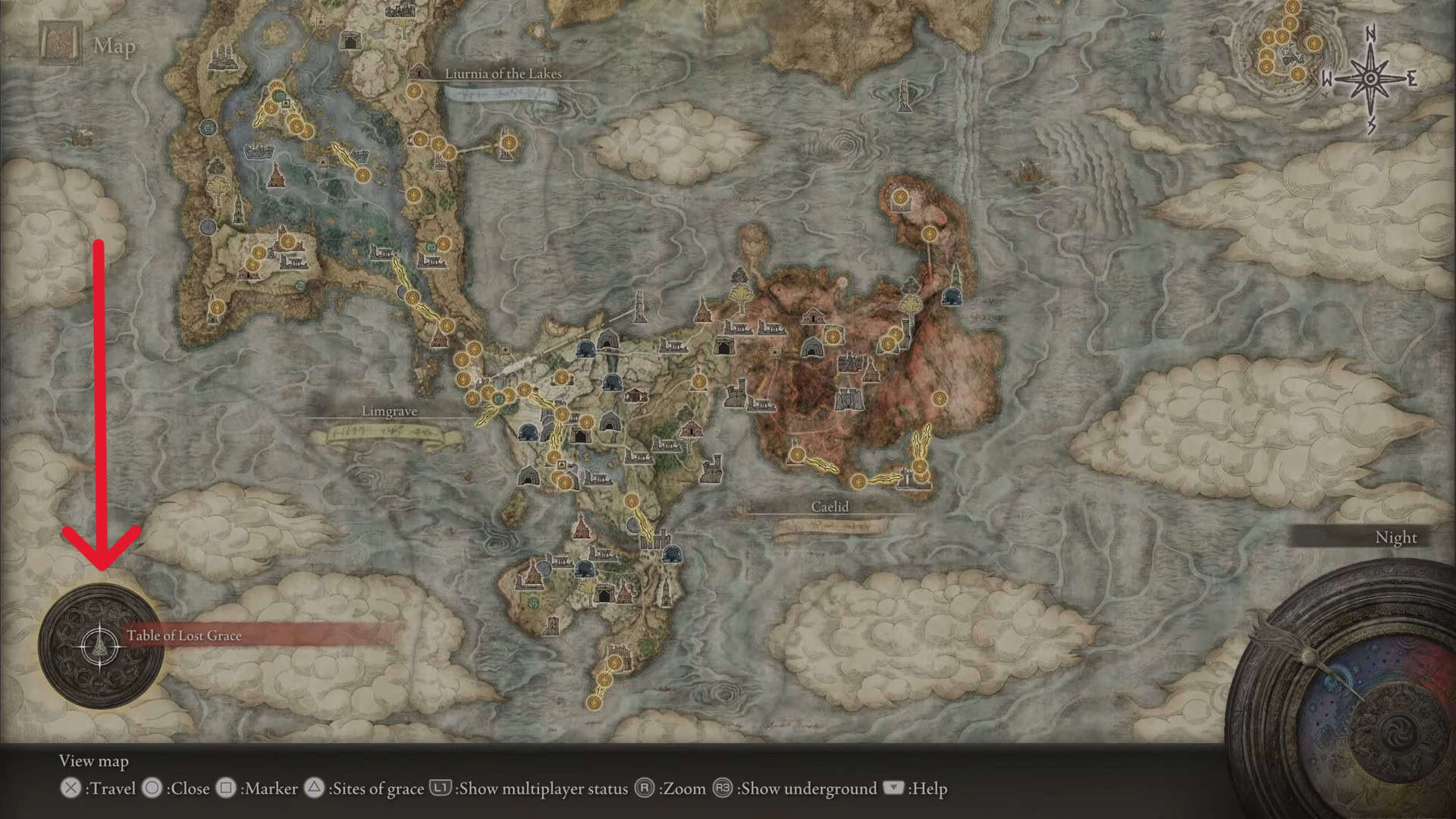The image size is (1456, 819).
Task: Pick the site of grace on Liurnia's eastern spur
Action: (507, 140)
